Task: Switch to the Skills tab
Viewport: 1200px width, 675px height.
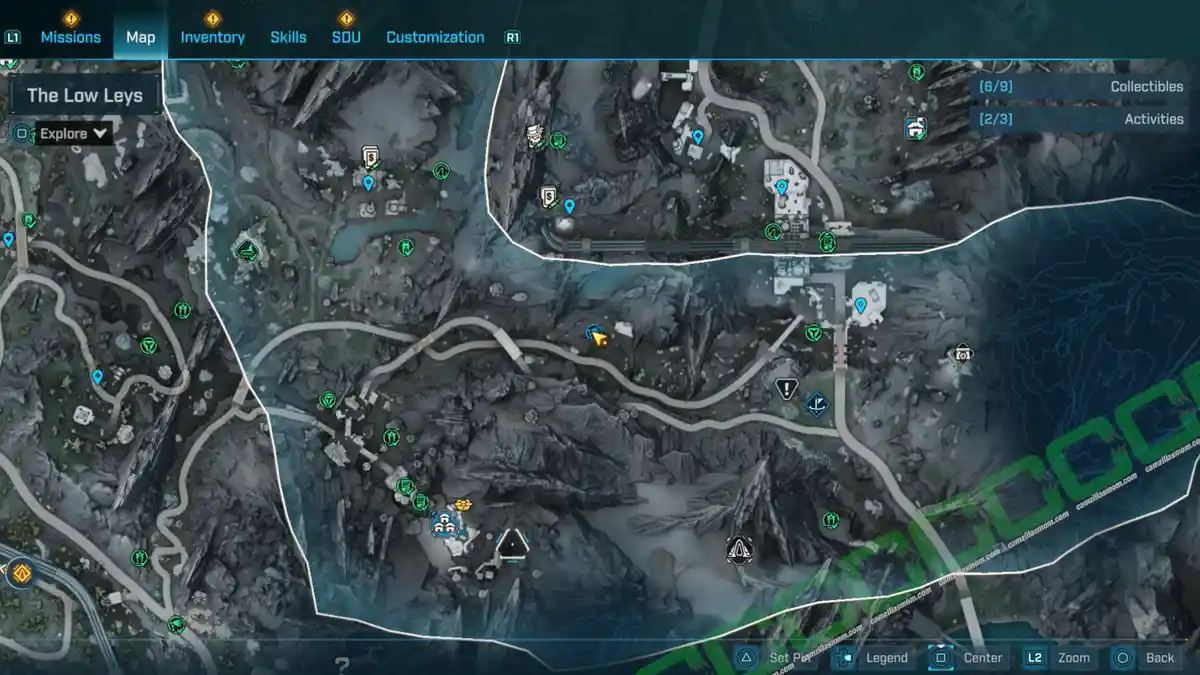Action: (288, 37)
